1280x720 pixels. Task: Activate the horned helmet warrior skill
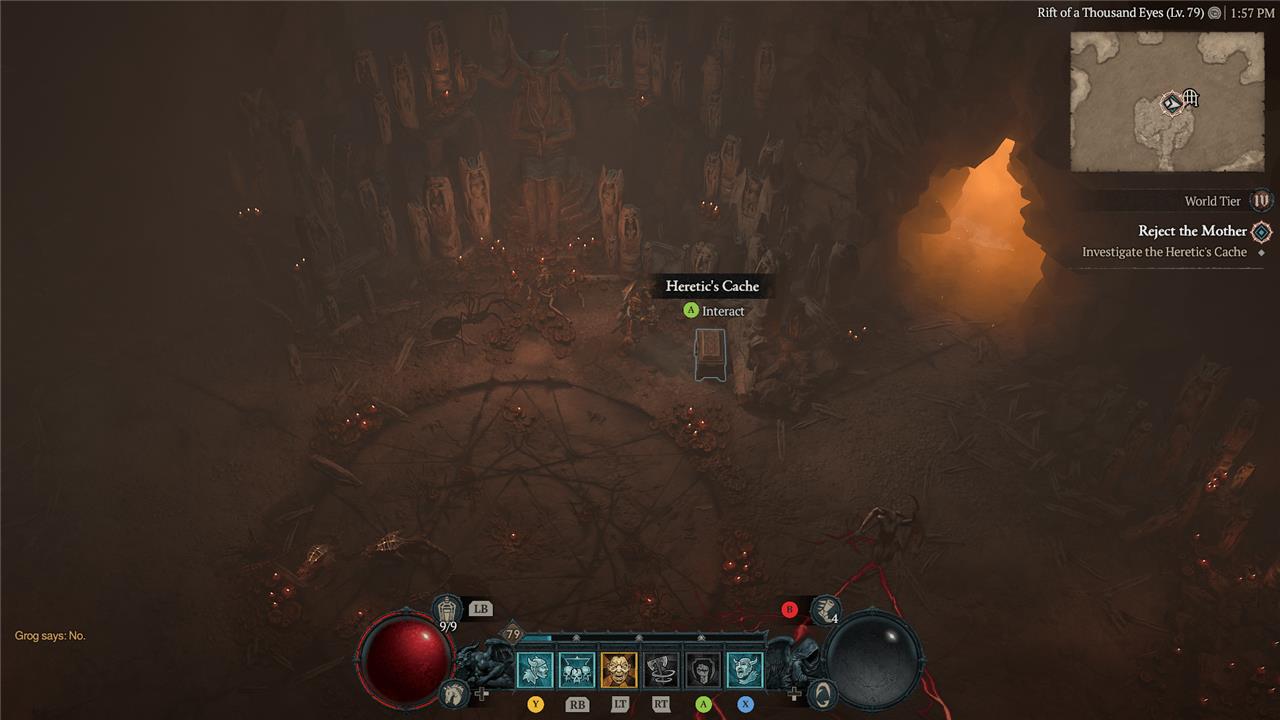pos(534,670)
